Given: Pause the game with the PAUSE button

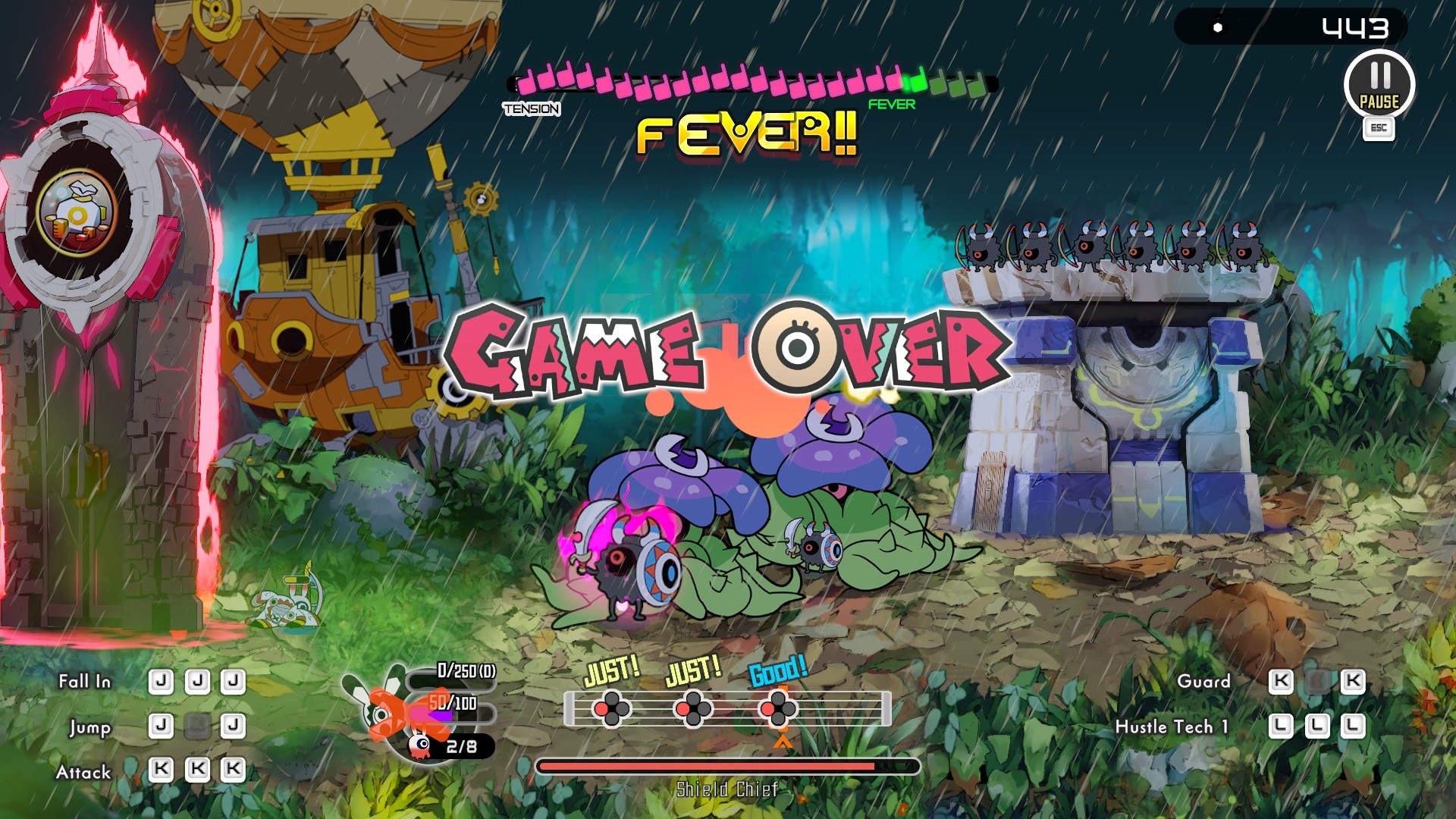Looking at the screenshot, I should click(1379, 85).
